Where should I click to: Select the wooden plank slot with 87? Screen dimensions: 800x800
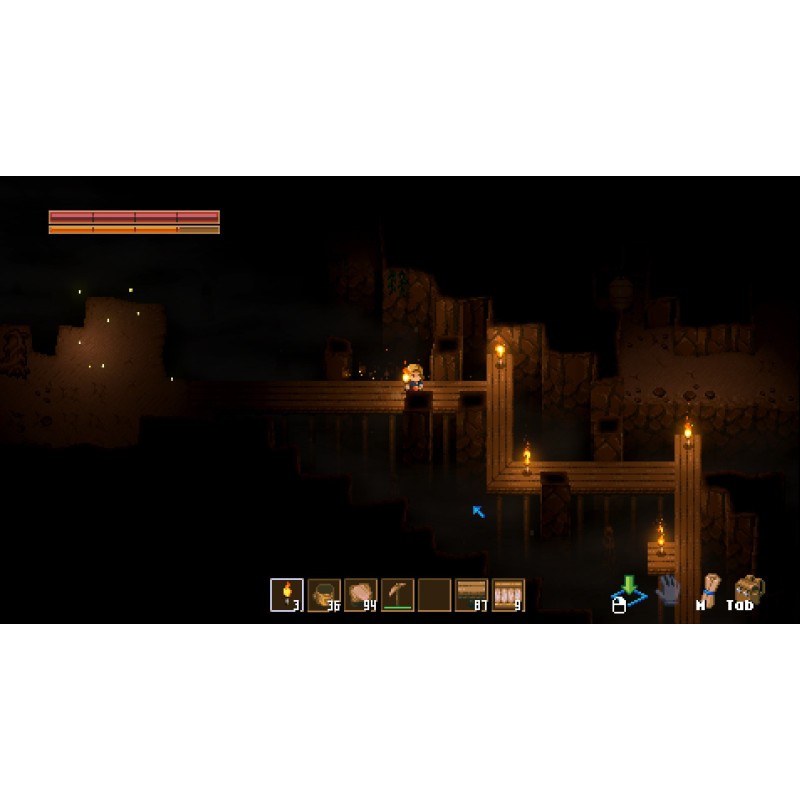tap(471, 595)
